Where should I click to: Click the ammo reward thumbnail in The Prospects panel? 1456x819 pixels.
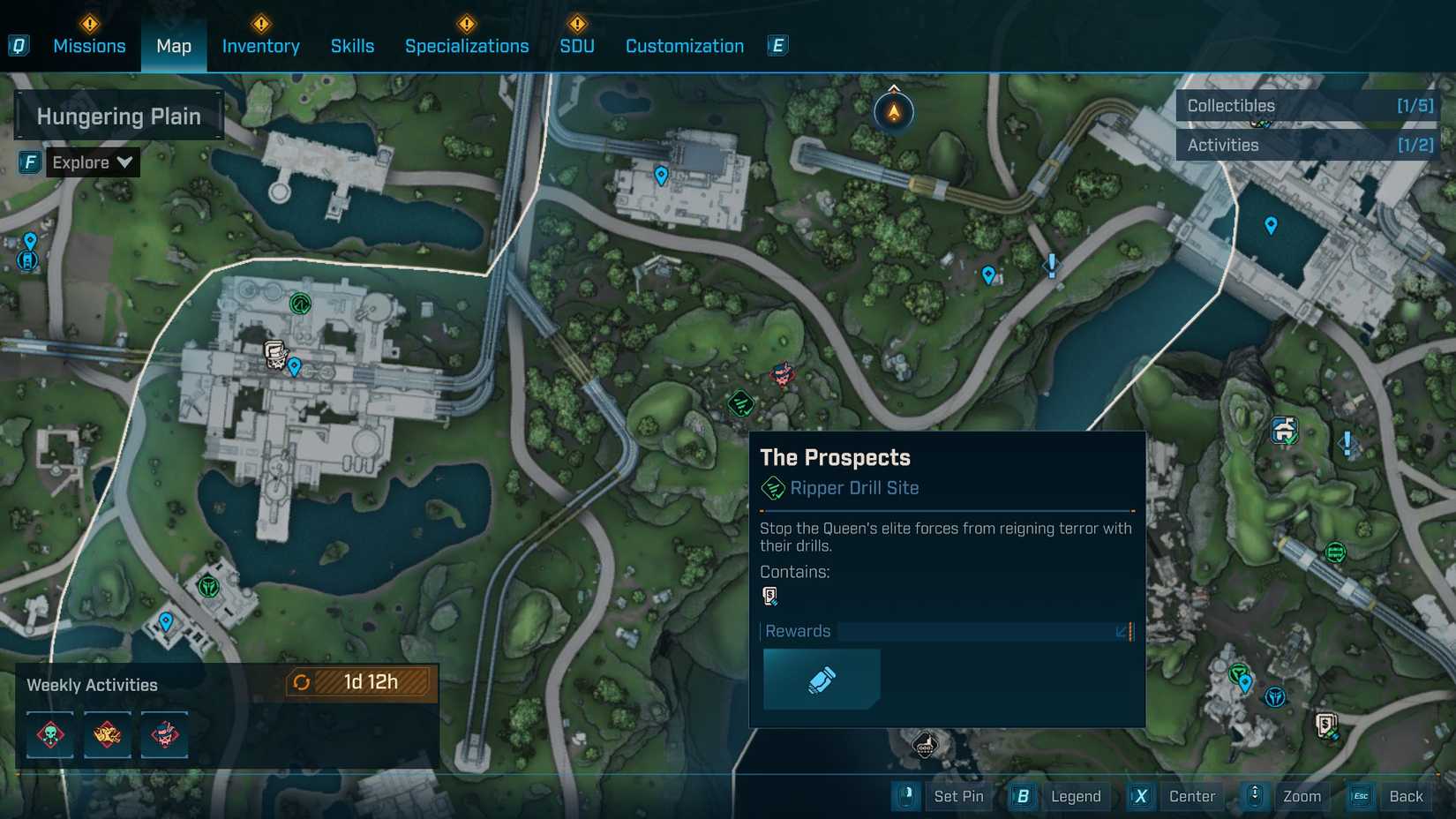pyautogui.click(x=821, y=679)
